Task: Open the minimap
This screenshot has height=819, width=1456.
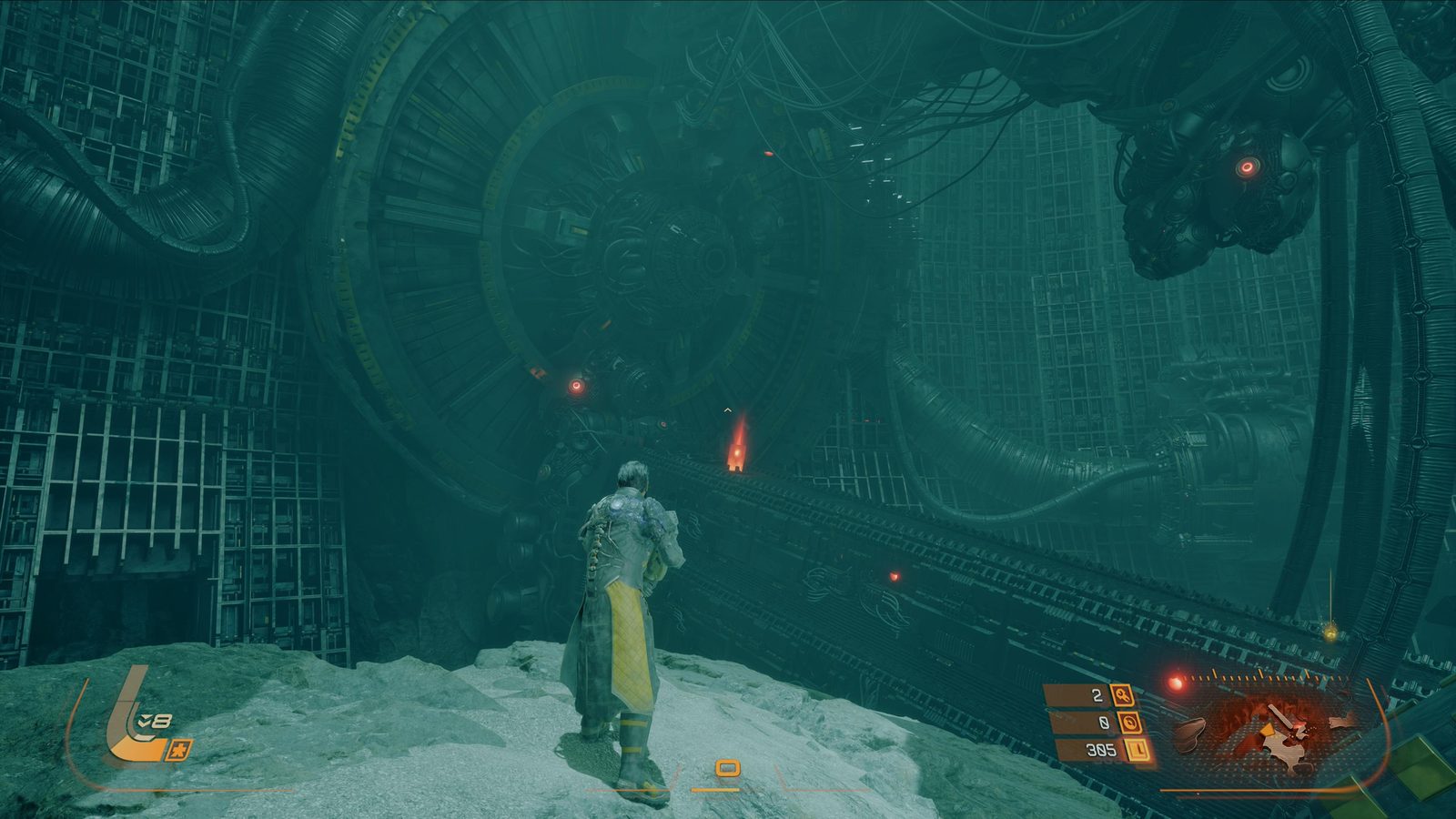Action: click(1274, 728)
